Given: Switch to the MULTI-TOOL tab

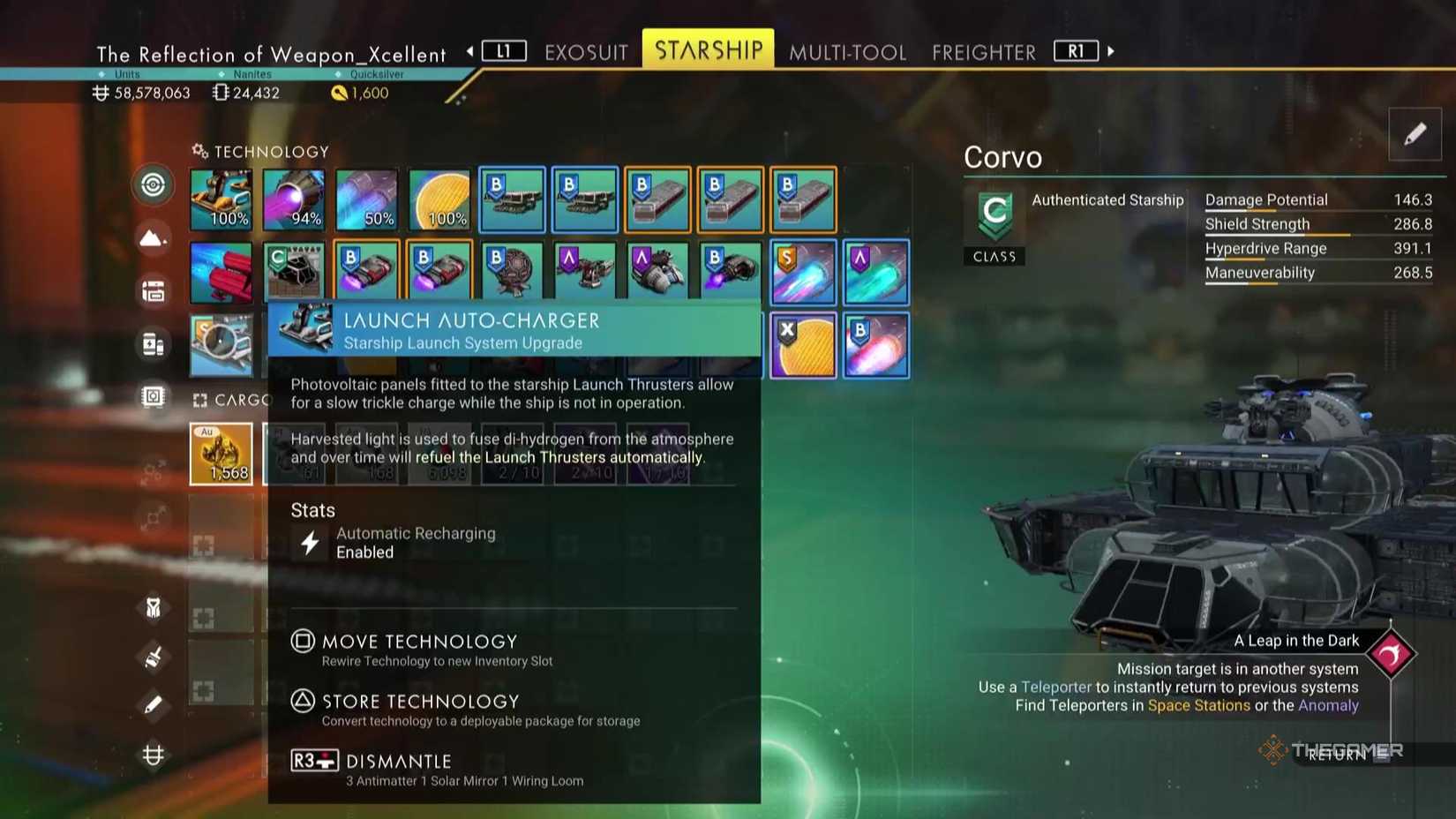Looking at the screenshot, I should [847, 51].
